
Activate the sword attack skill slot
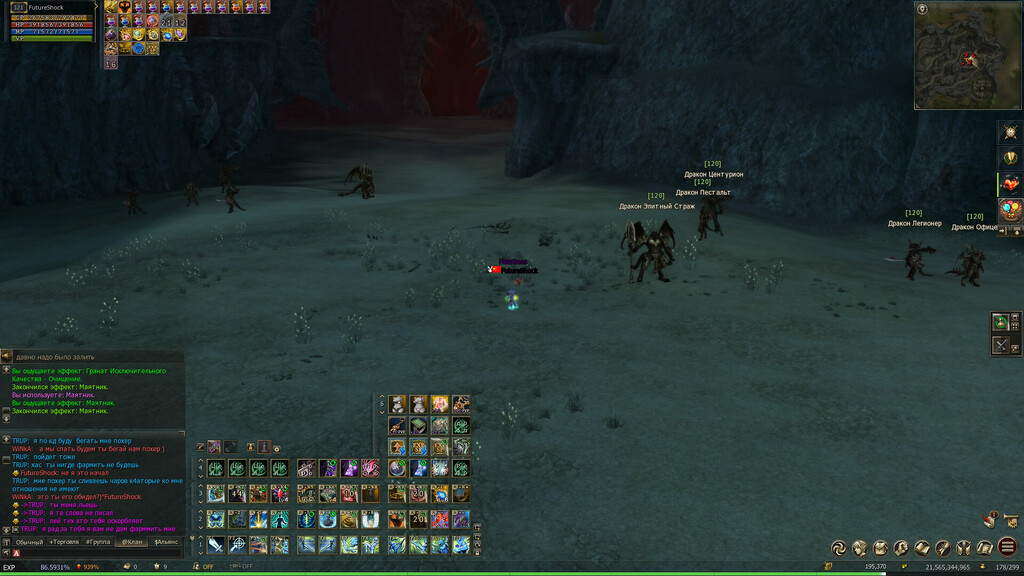click(215, 545)
